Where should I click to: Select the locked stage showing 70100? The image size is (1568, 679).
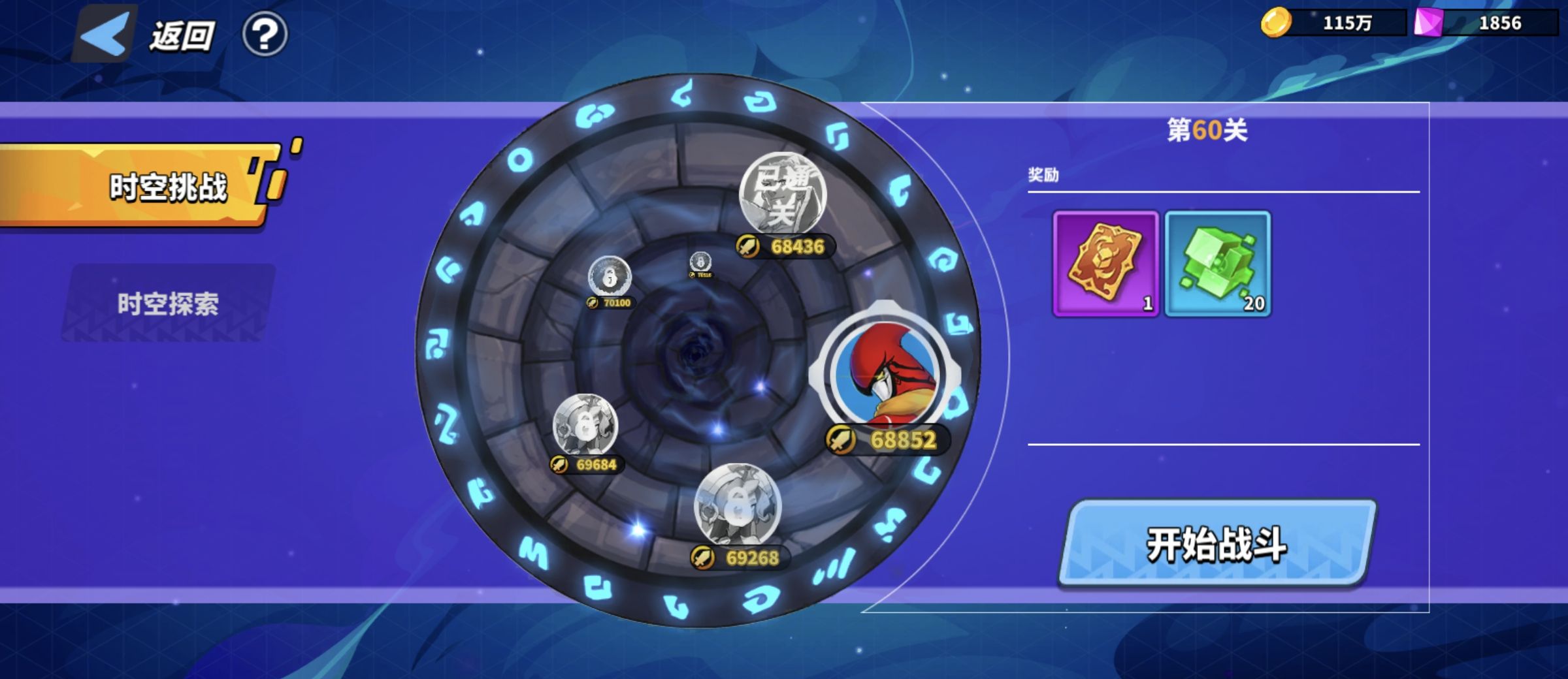point(610,277)
